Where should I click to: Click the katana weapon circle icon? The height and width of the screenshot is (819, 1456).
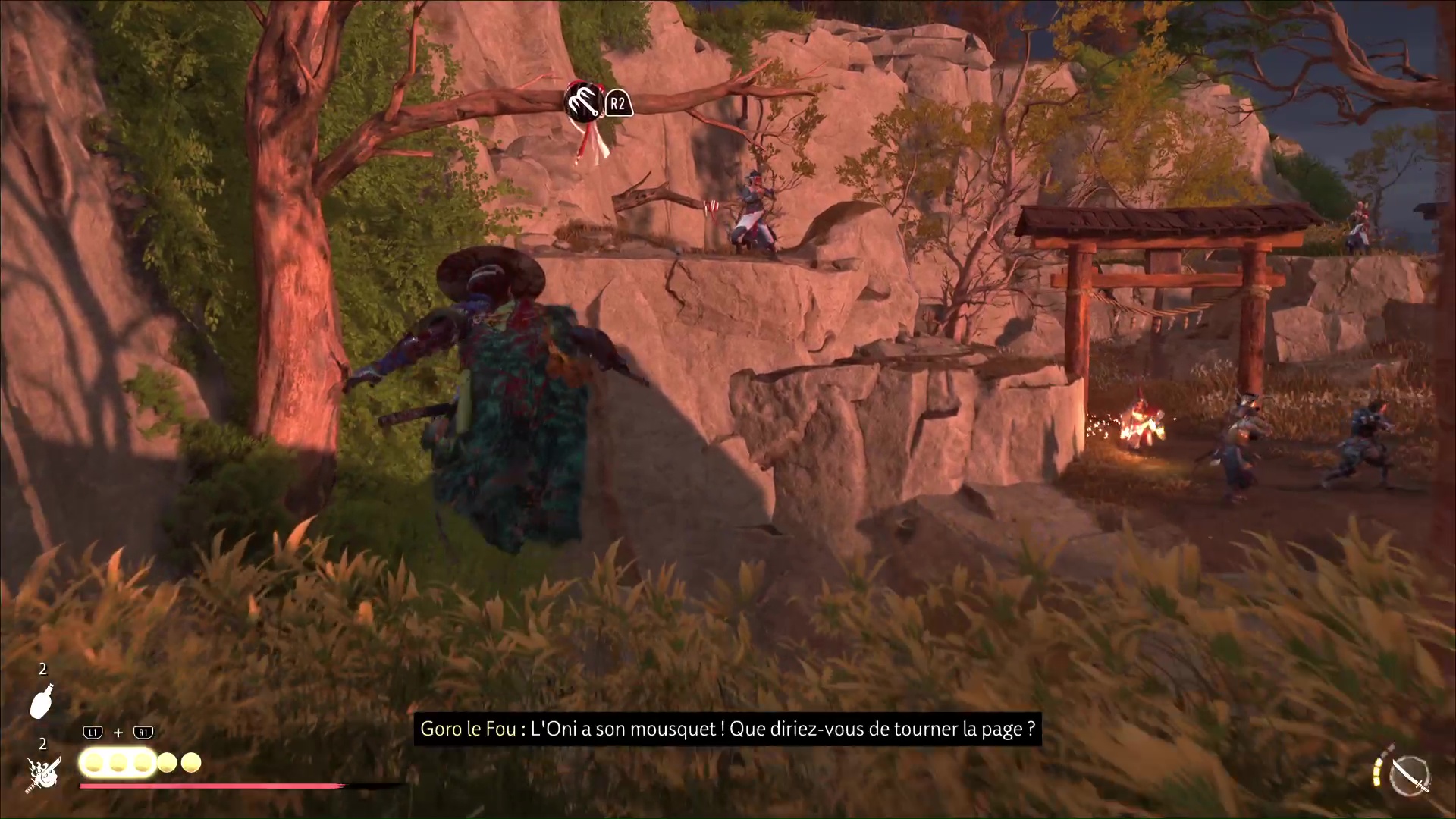pos(1410,776)
